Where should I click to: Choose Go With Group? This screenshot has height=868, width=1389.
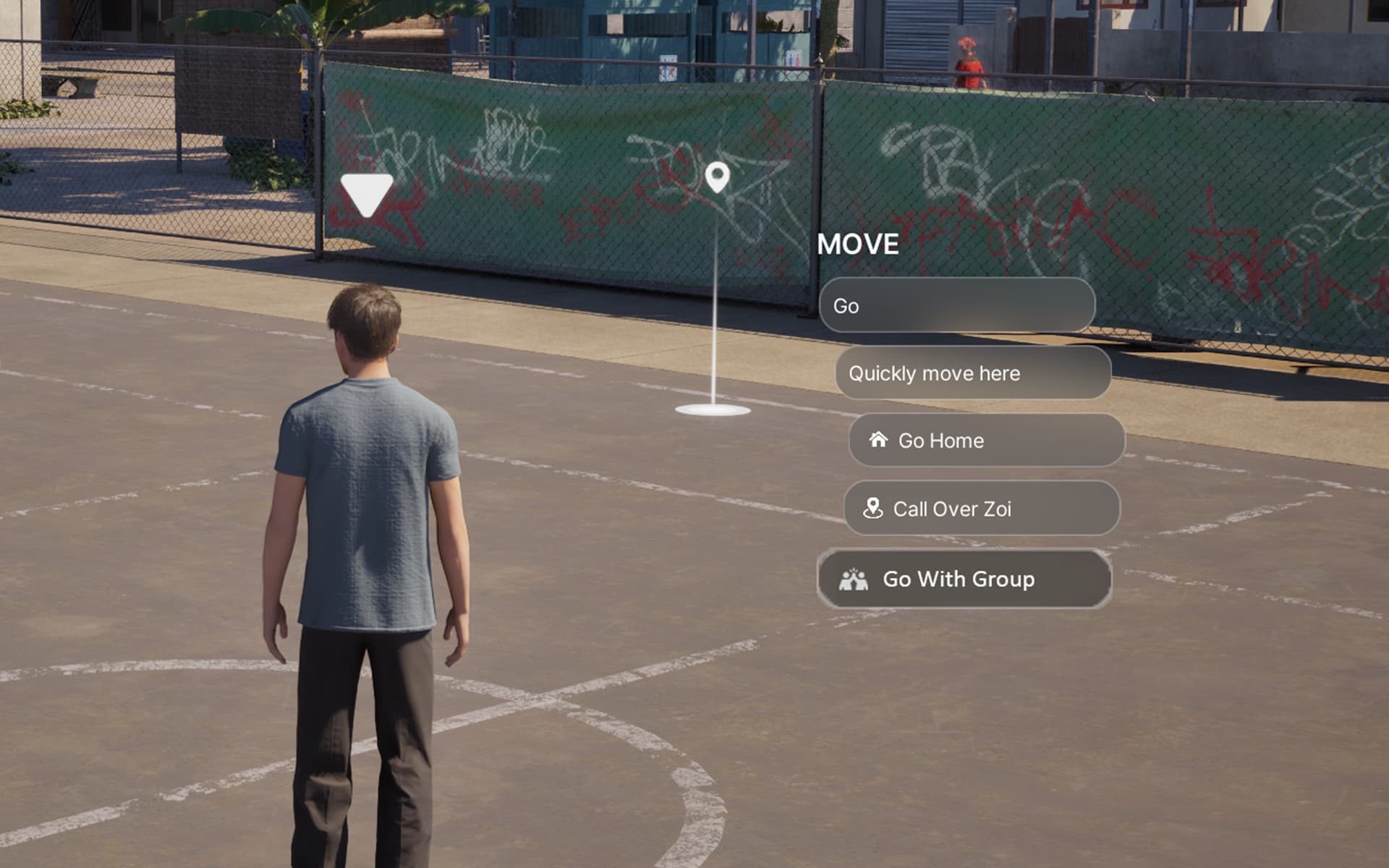964,579
